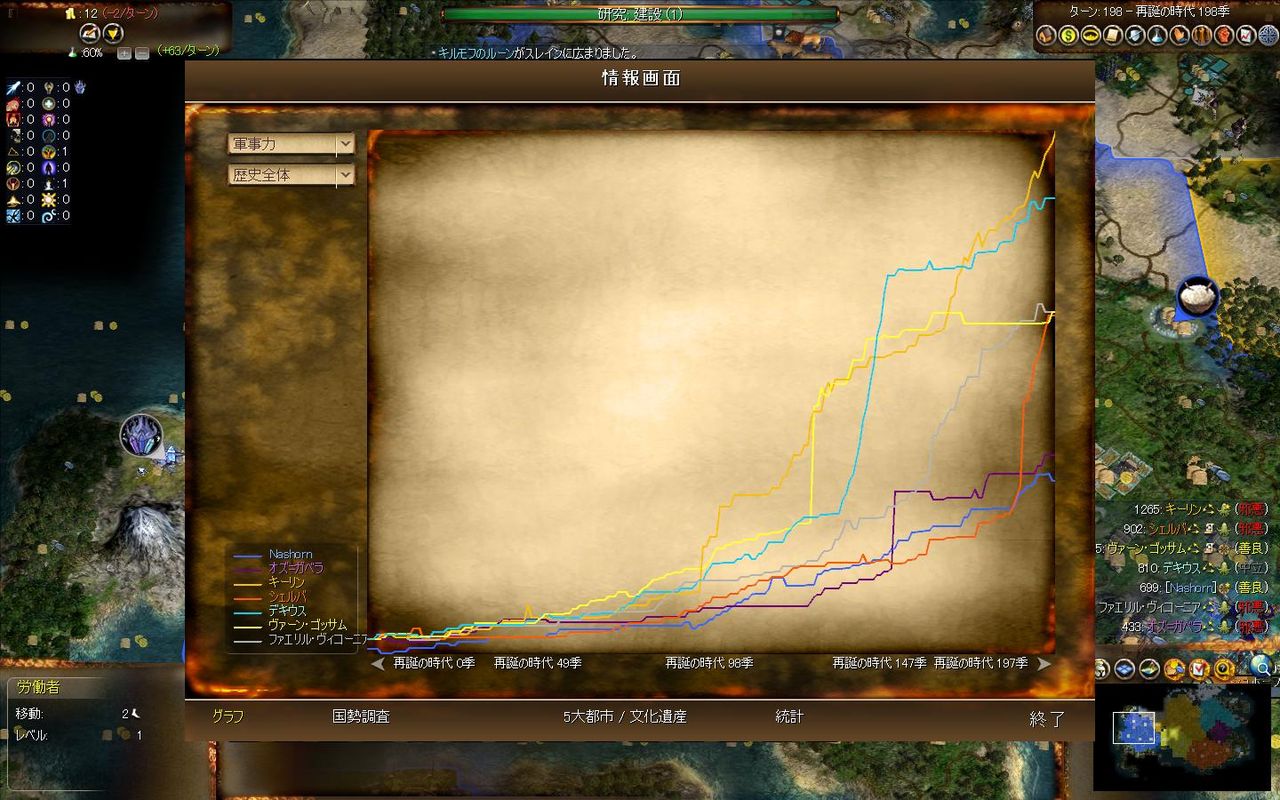Open the 軍事力 graph type dropdown
The width and height of the screenshot is (1280, 800).
(290, 143)
